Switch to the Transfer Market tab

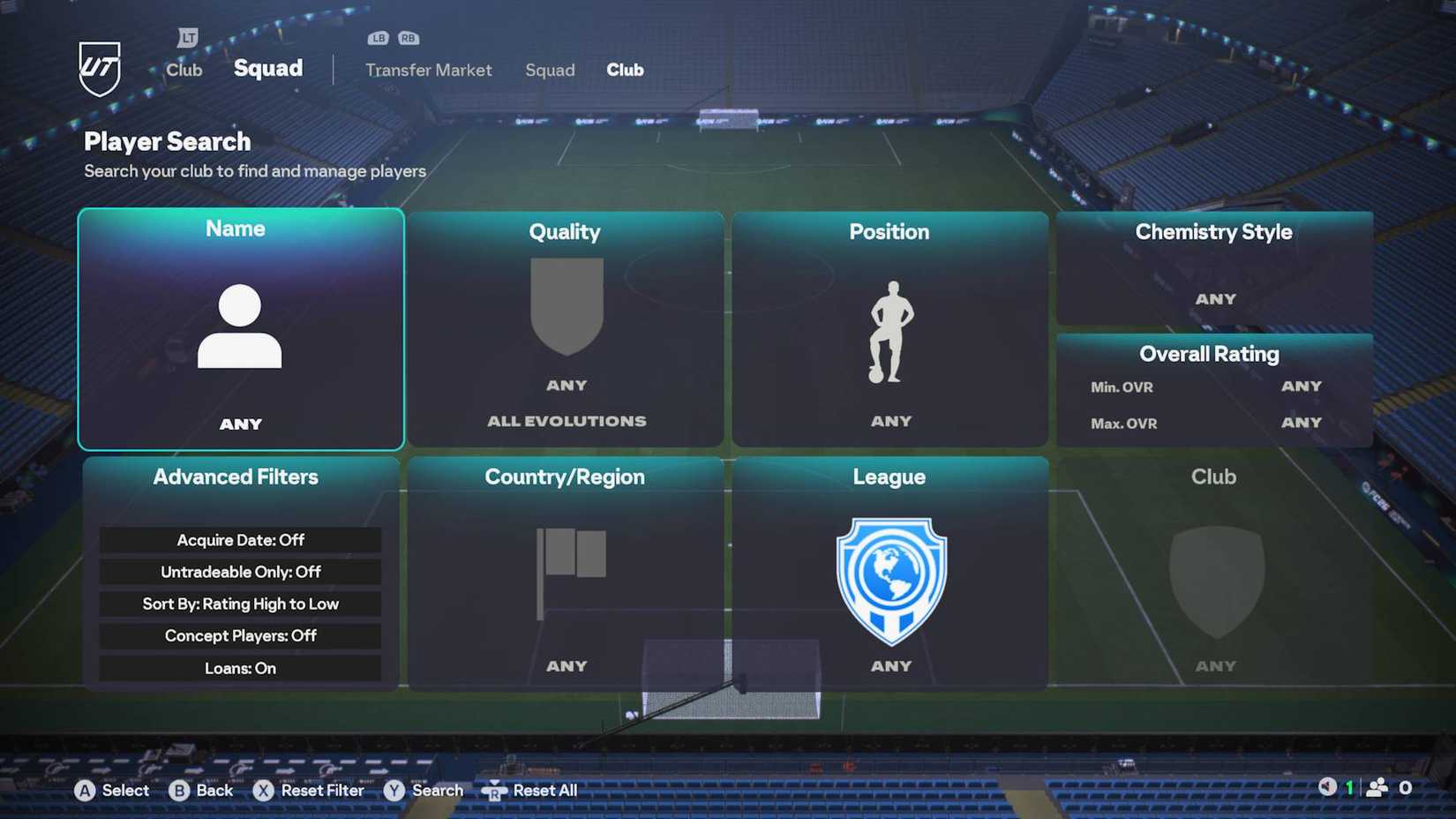coord(429,70)
